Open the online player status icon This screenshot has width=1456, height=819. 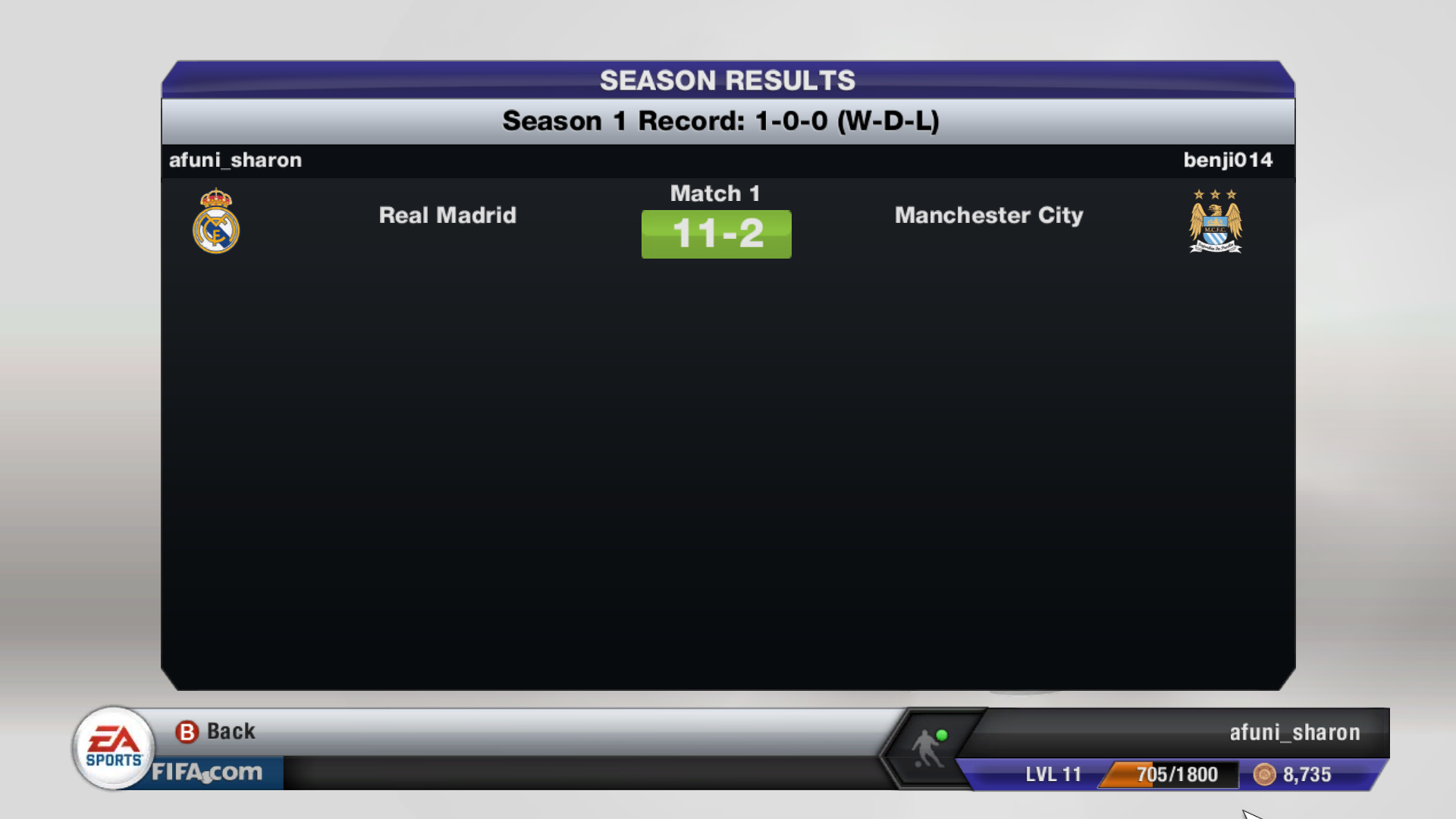tap(929, 747)
